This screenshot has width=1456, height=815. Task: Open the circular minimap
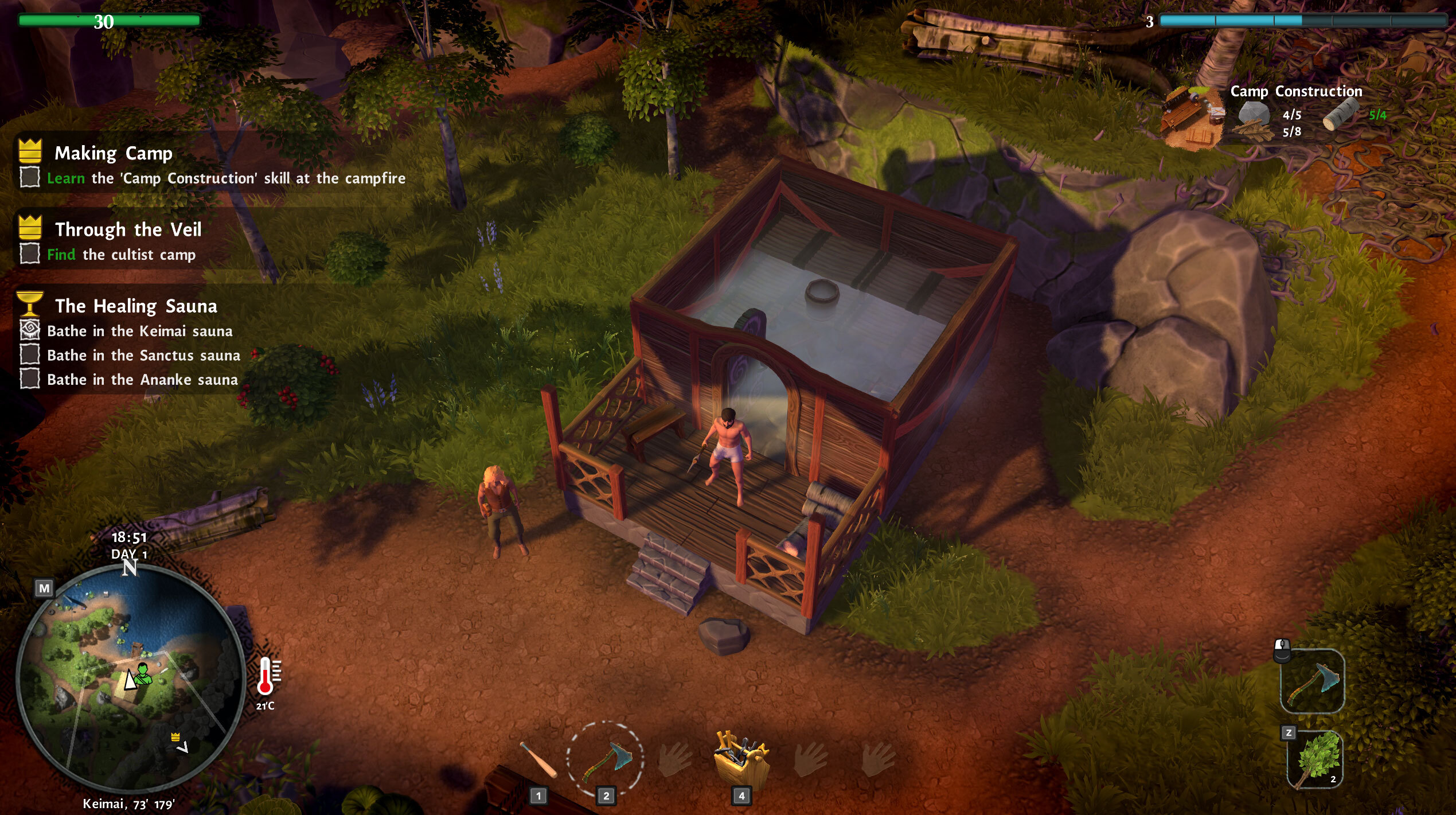tap(131, 678)
